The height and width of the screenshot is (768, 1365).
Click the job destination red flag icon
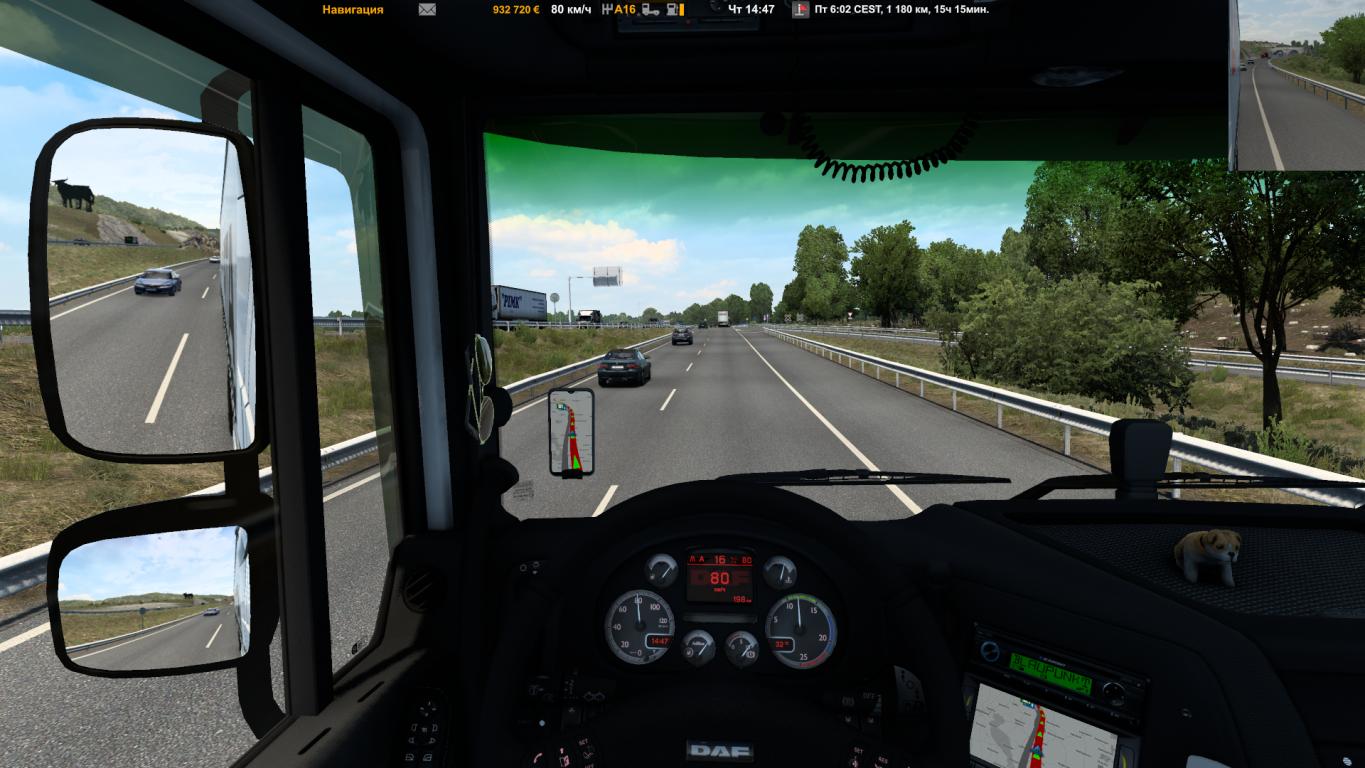click(800, 10)
